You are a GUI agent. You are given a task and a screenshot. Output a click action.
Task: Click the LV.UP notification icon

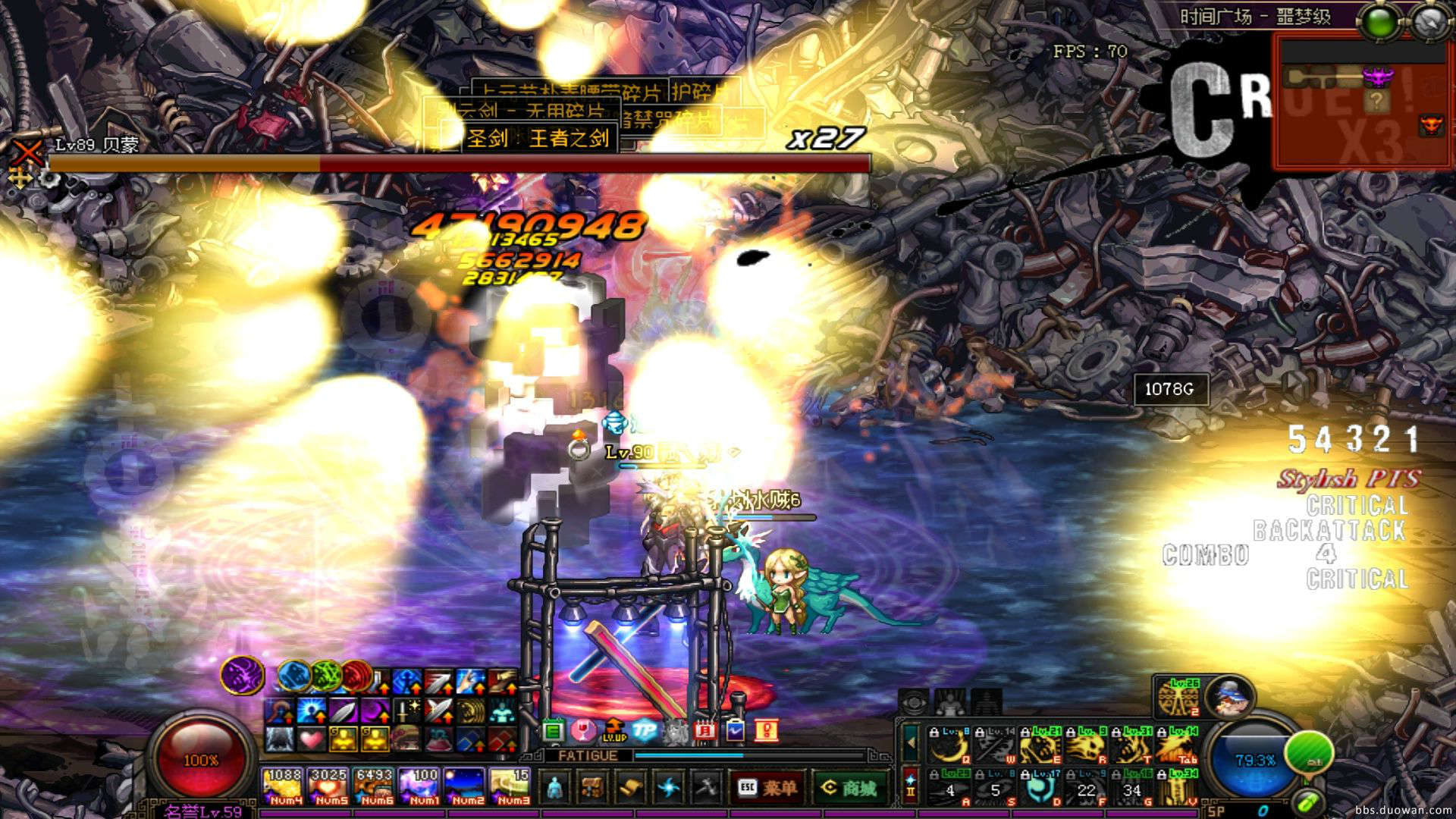click(x=614, y=730)
